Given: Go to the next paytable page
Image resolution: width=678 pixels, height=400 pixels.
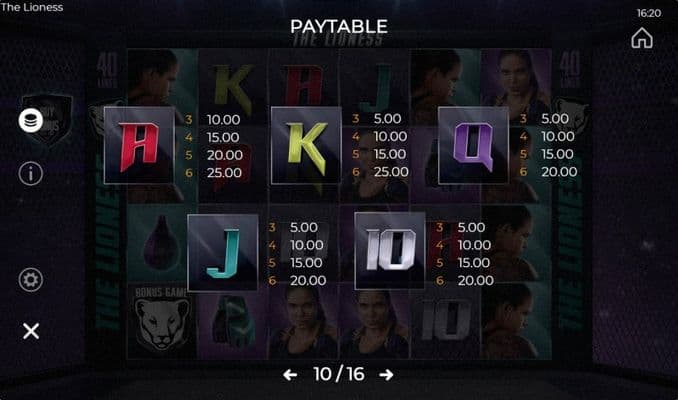Looking at the screenshot, I should [386, 374].
